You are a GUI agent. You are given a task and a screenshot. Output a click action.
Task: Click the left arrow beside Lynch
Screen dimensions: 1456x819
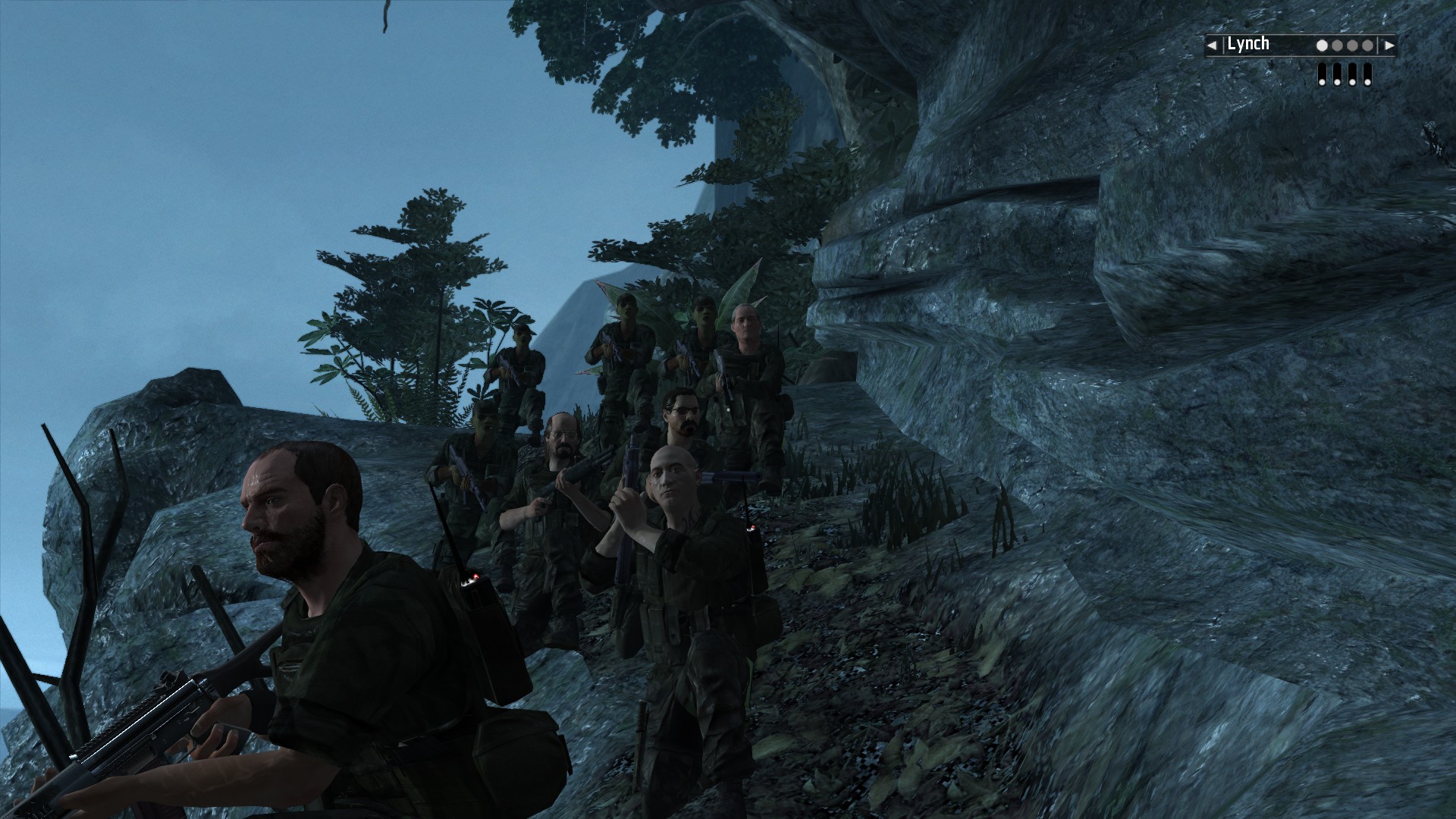(1212, 45)
